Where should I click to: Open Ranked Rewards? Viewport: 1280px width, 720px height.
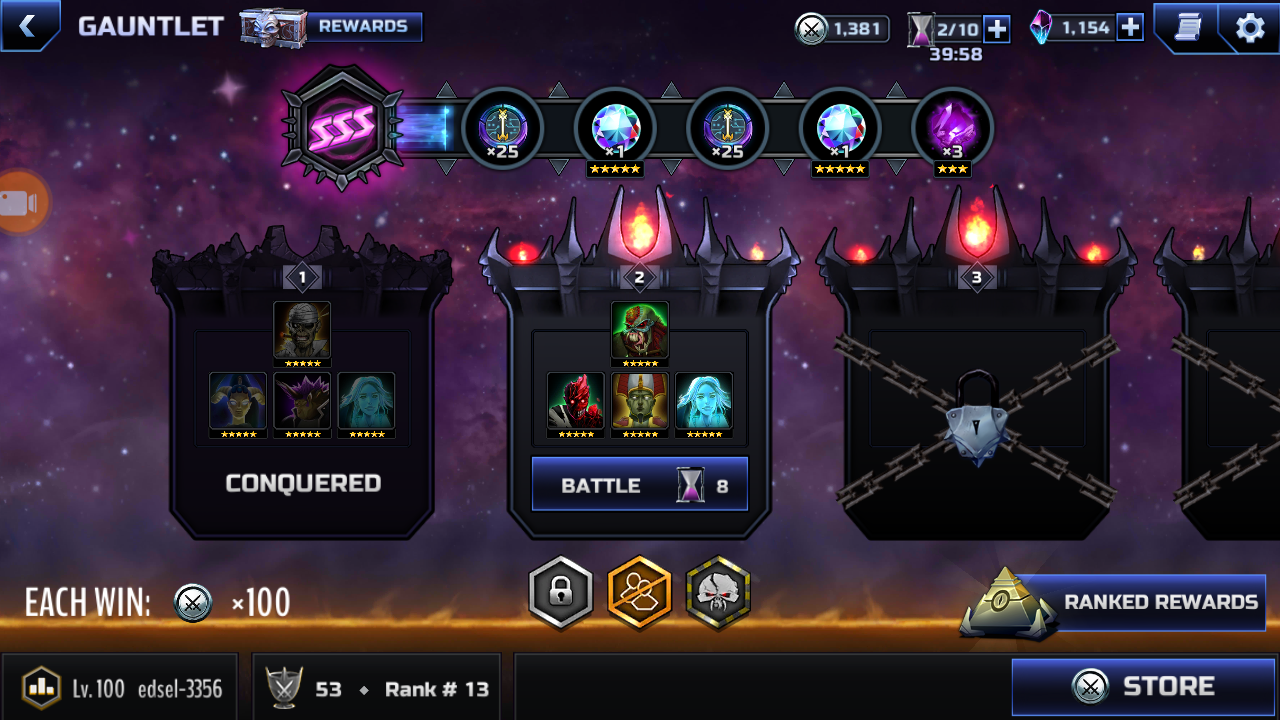1140,602
